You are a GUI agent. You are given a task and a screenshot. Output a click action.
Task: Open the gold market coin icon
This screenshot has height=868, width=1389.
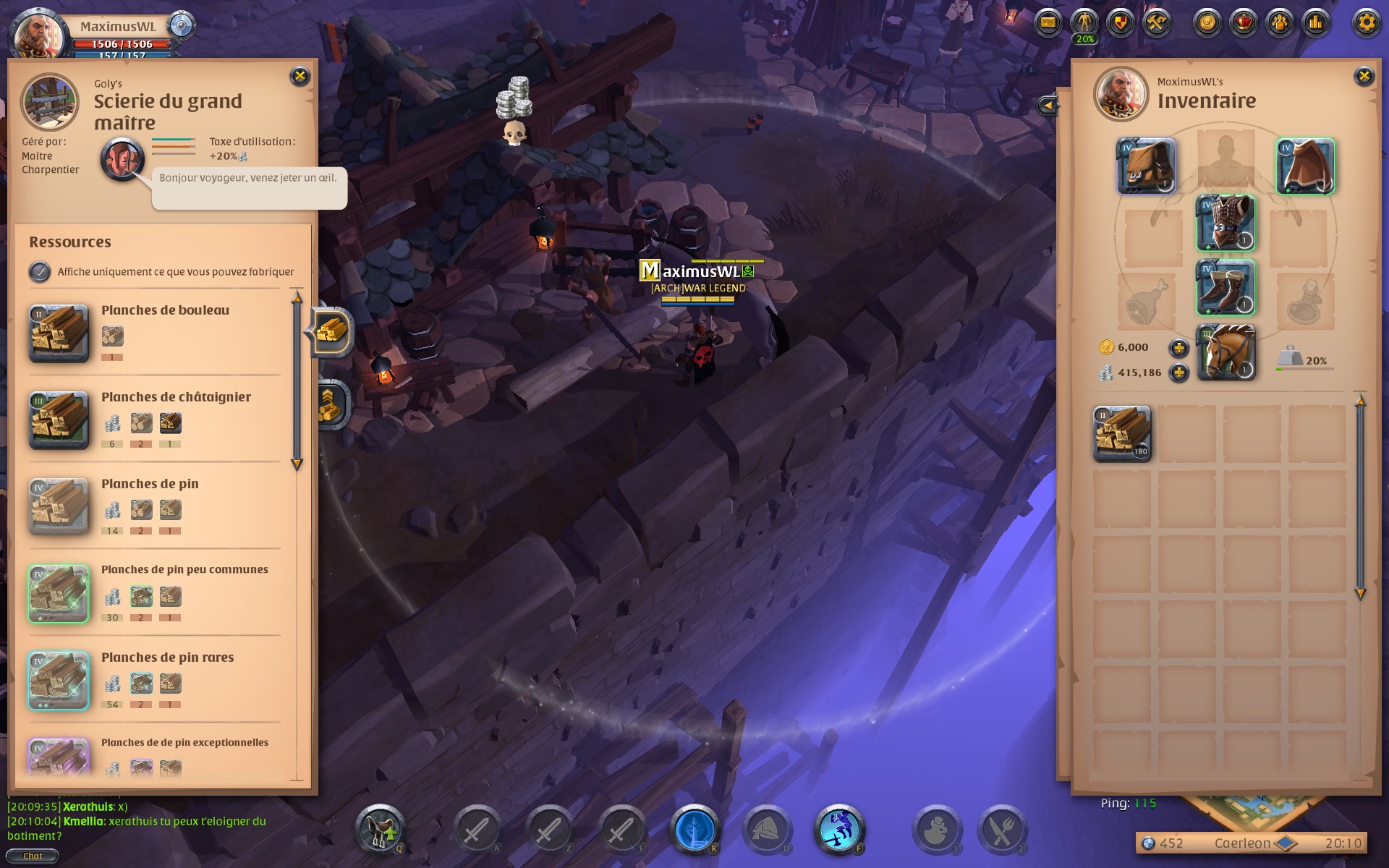(x=1205, y=22)
